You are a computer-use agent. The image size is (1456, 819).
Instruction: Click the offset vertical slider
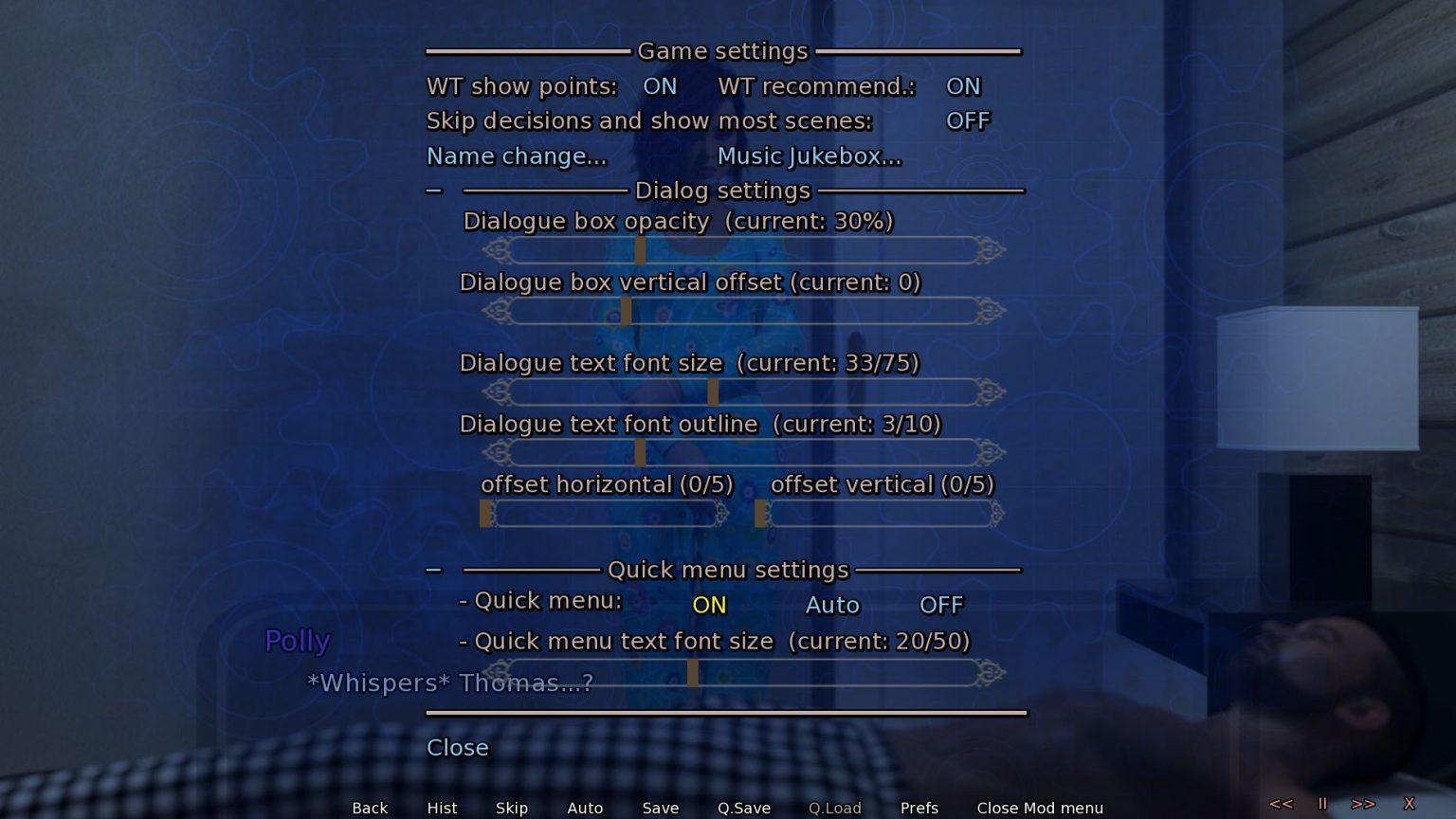tap(879, 514)
